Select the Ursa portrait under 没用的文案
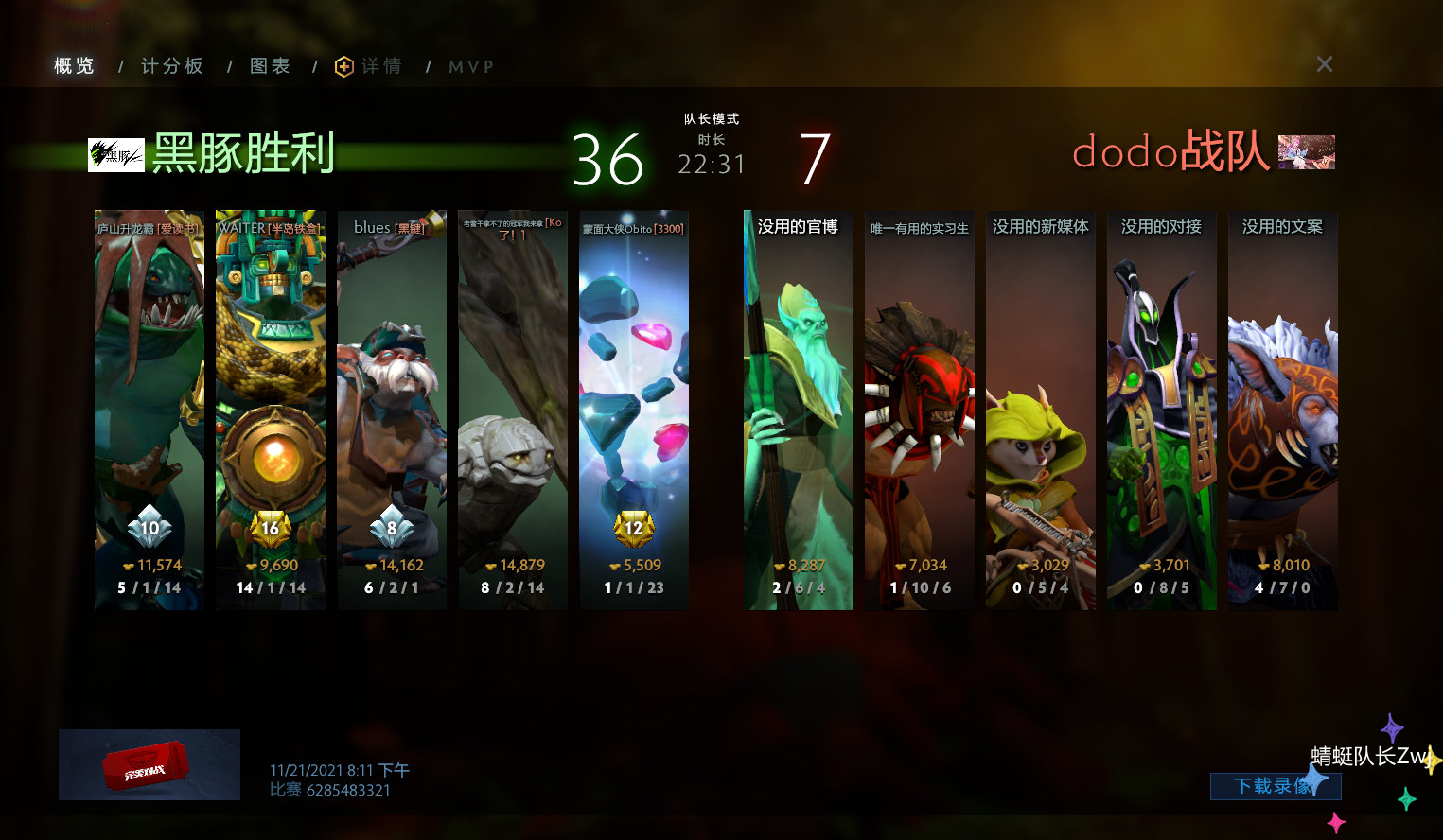Viewport: 1443px width, 840px height. [x=1282, y=407]
